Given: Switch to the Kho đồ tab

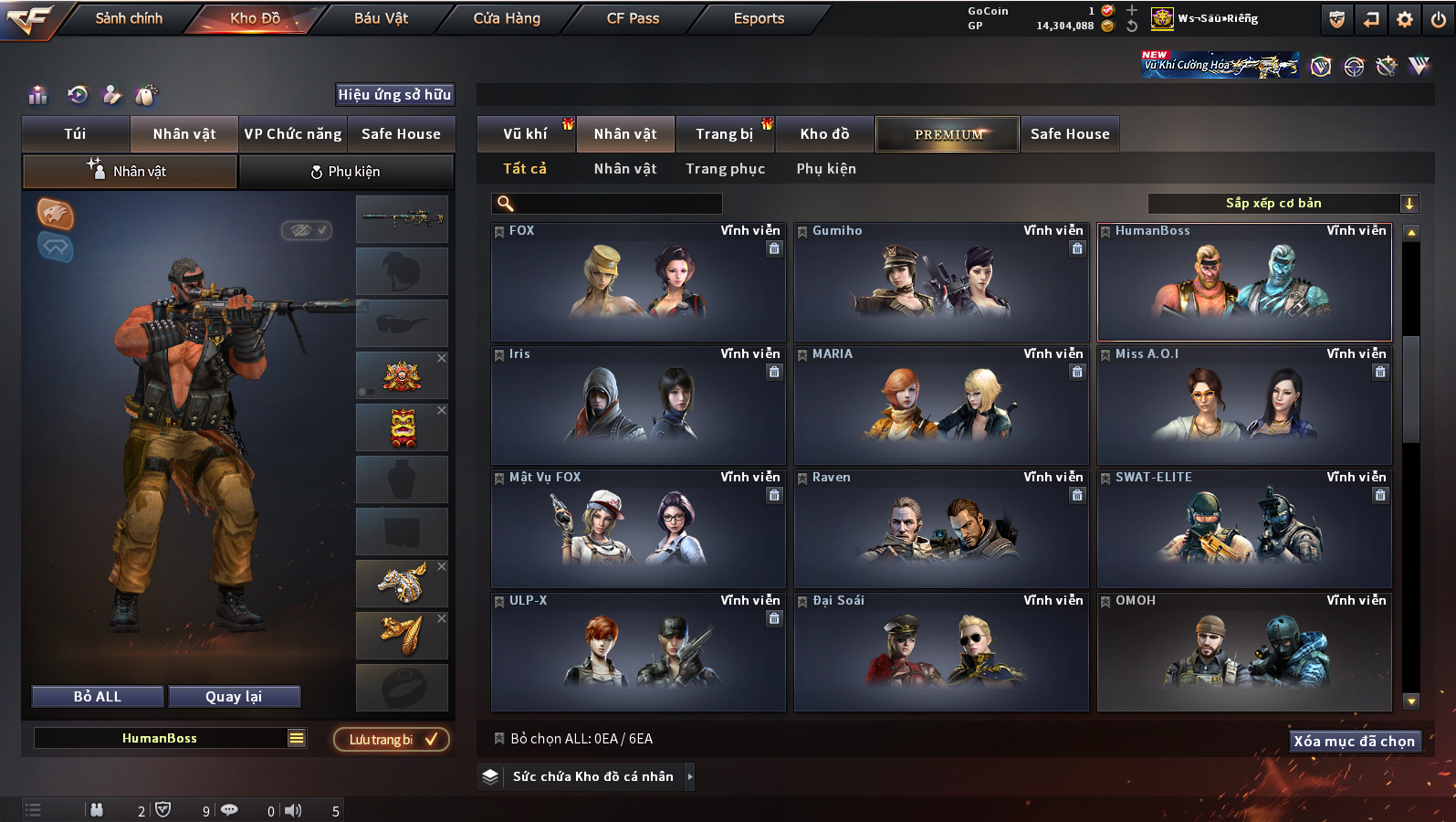Looking at the screenshot, I should (824, 134).
